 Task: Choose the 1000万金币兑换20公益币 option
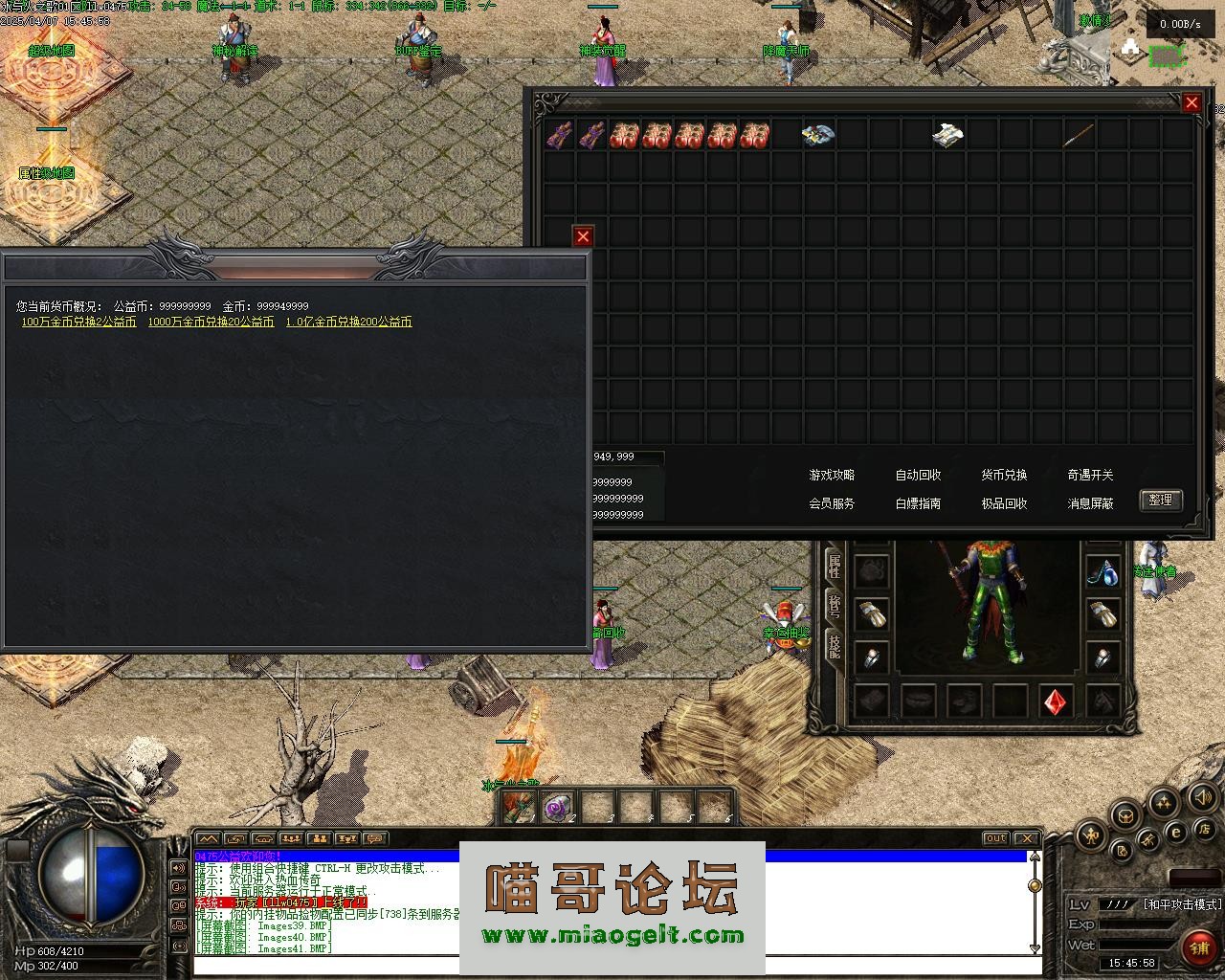(x=211, y=323)
